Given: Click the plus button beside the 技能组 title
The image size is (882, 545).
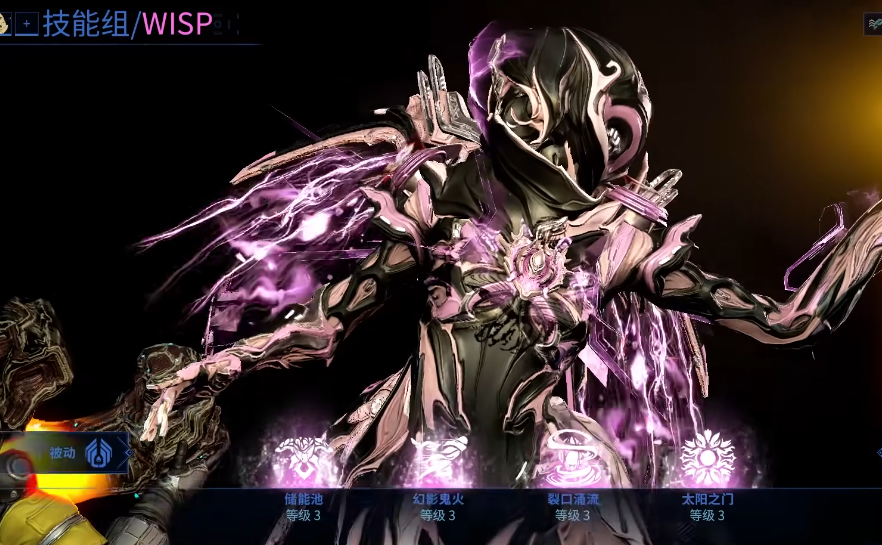Looking at the screenshot, I should point(27,23).
